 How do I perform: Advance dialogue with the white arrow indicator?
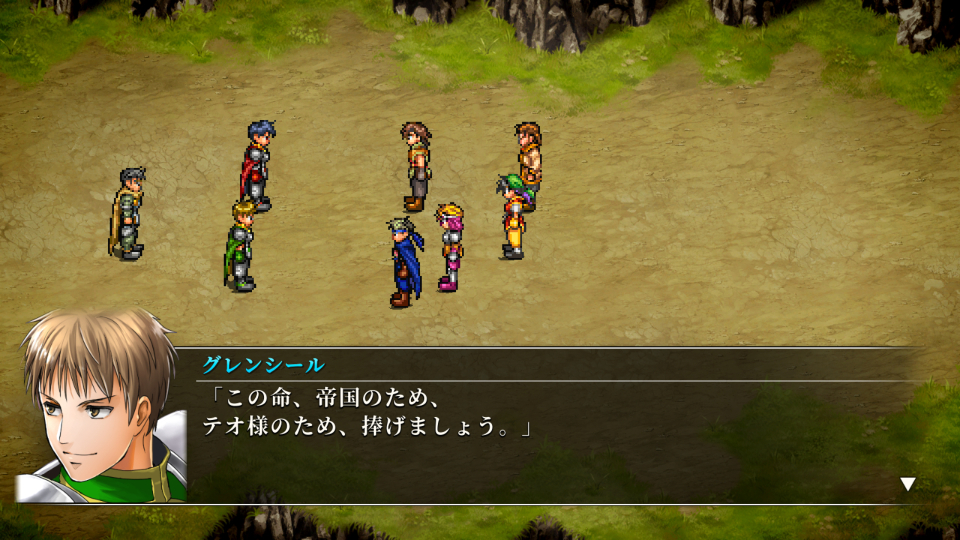point(907,484)
